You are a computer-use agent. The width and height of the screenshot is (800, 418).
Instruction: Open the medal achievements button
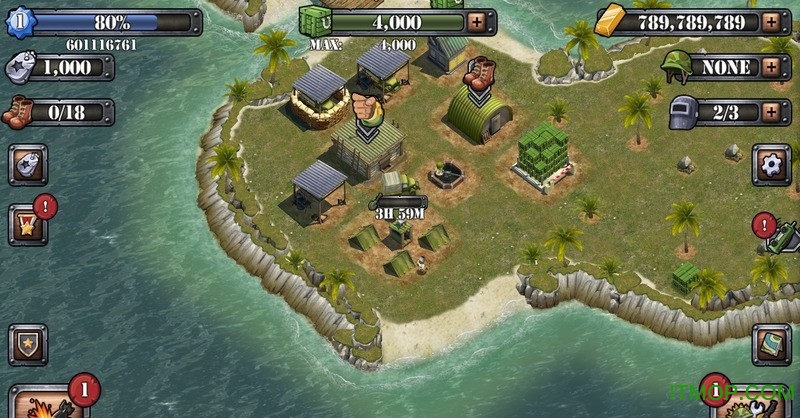[27, 225]
